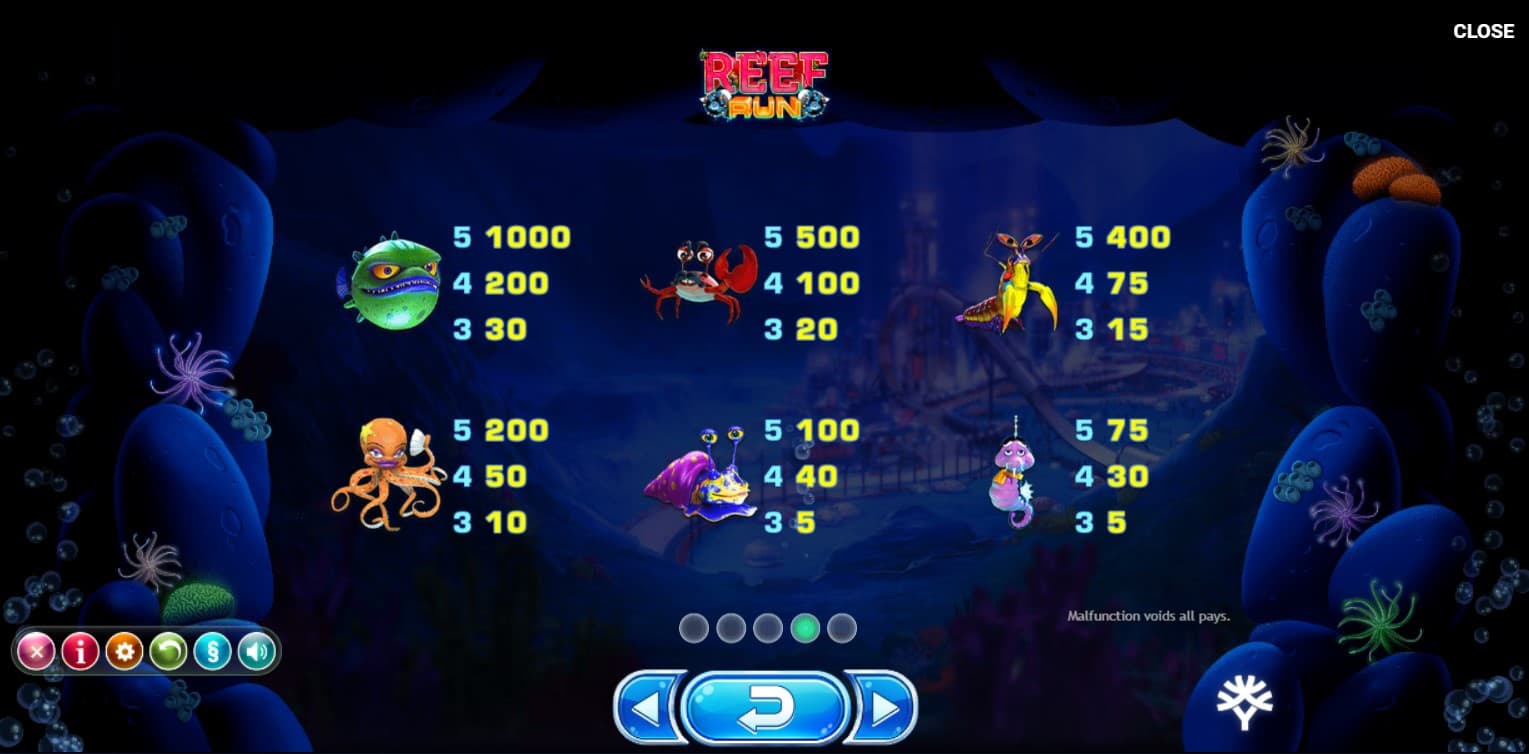The width and height of the screenshot is (1529, 754).
Task: Select the first page indicator dot
Action: [694, 628]
